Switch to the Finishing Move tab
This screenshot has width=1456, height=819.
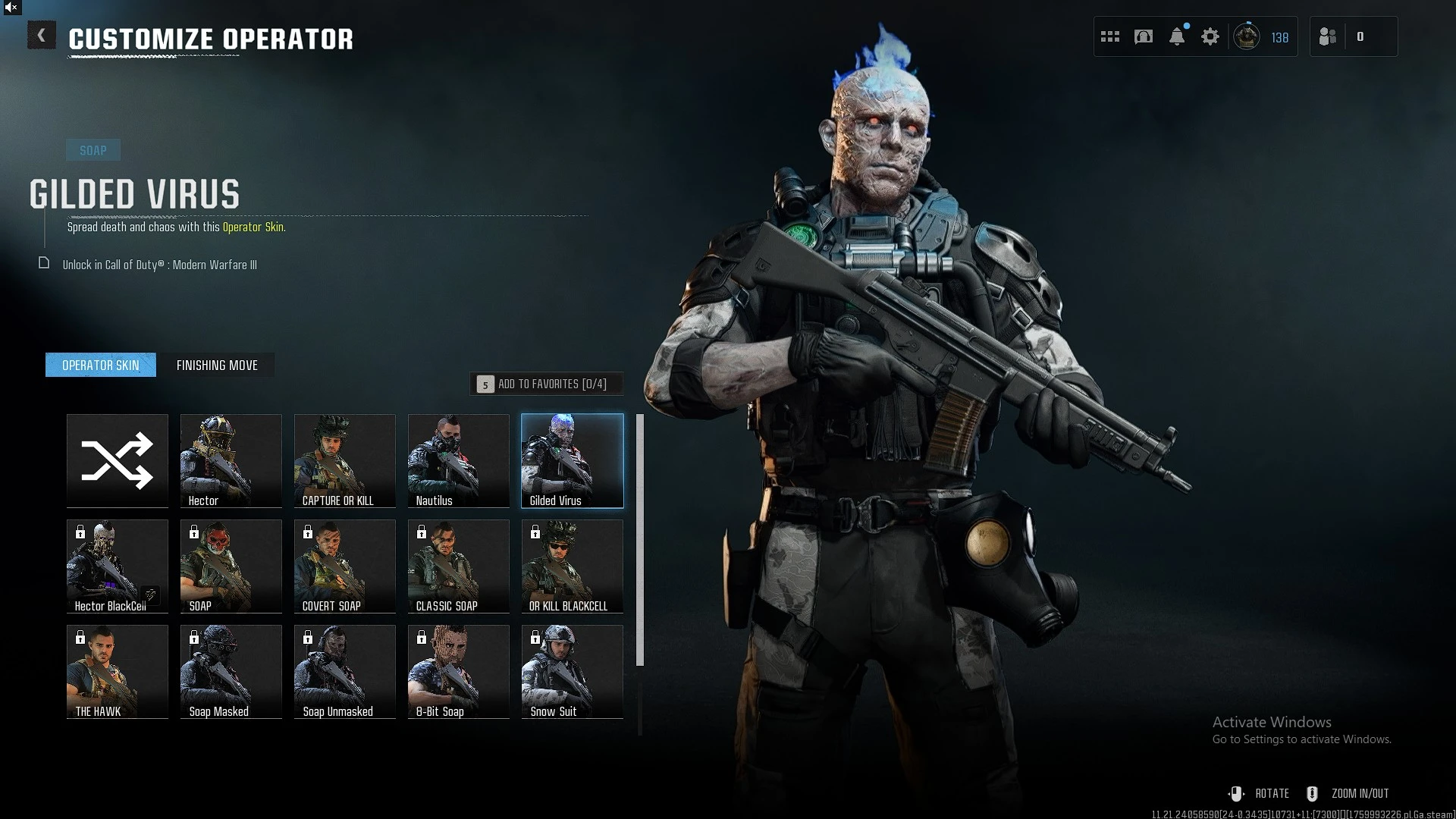tap(217, 366)
